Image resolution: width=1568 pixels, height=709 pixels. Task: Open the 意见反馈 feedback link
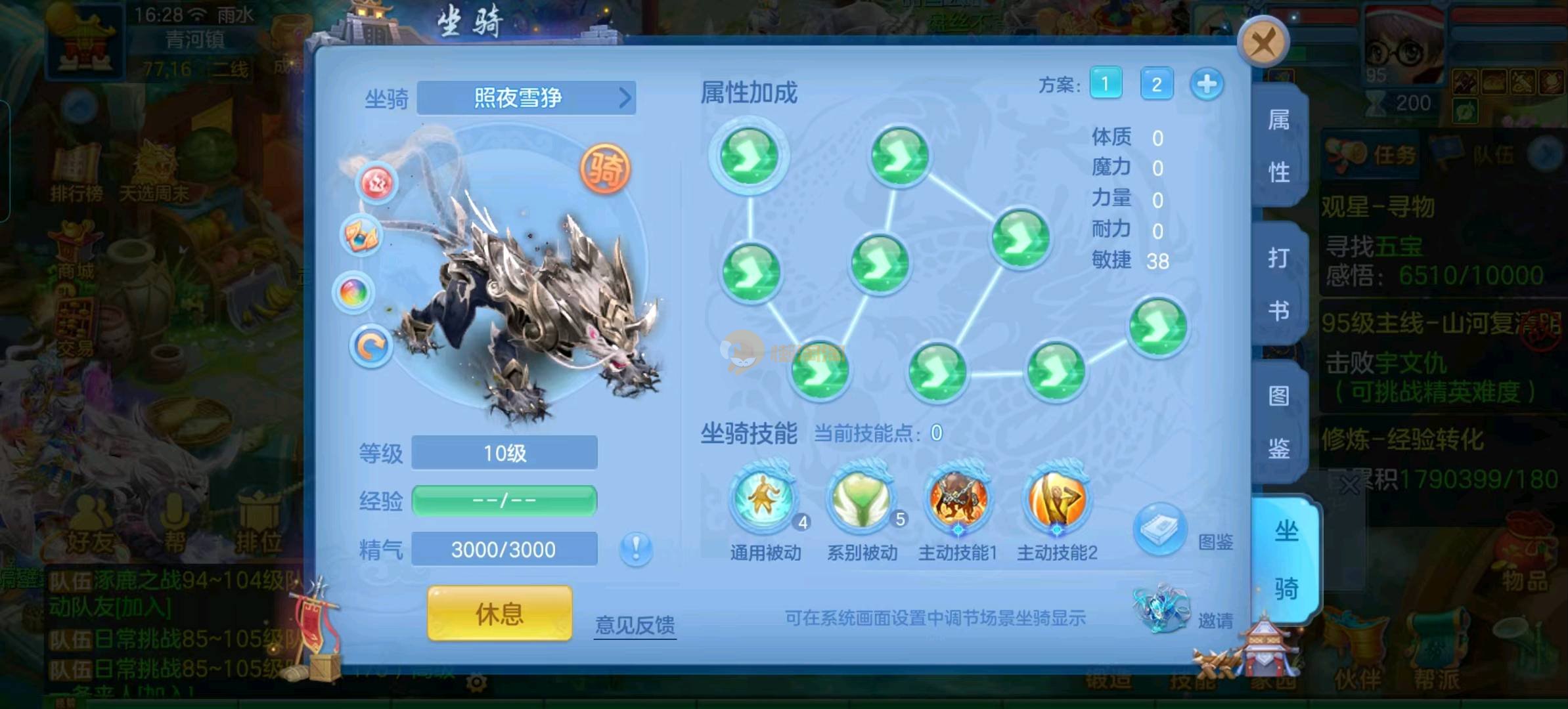click(635, 624)
